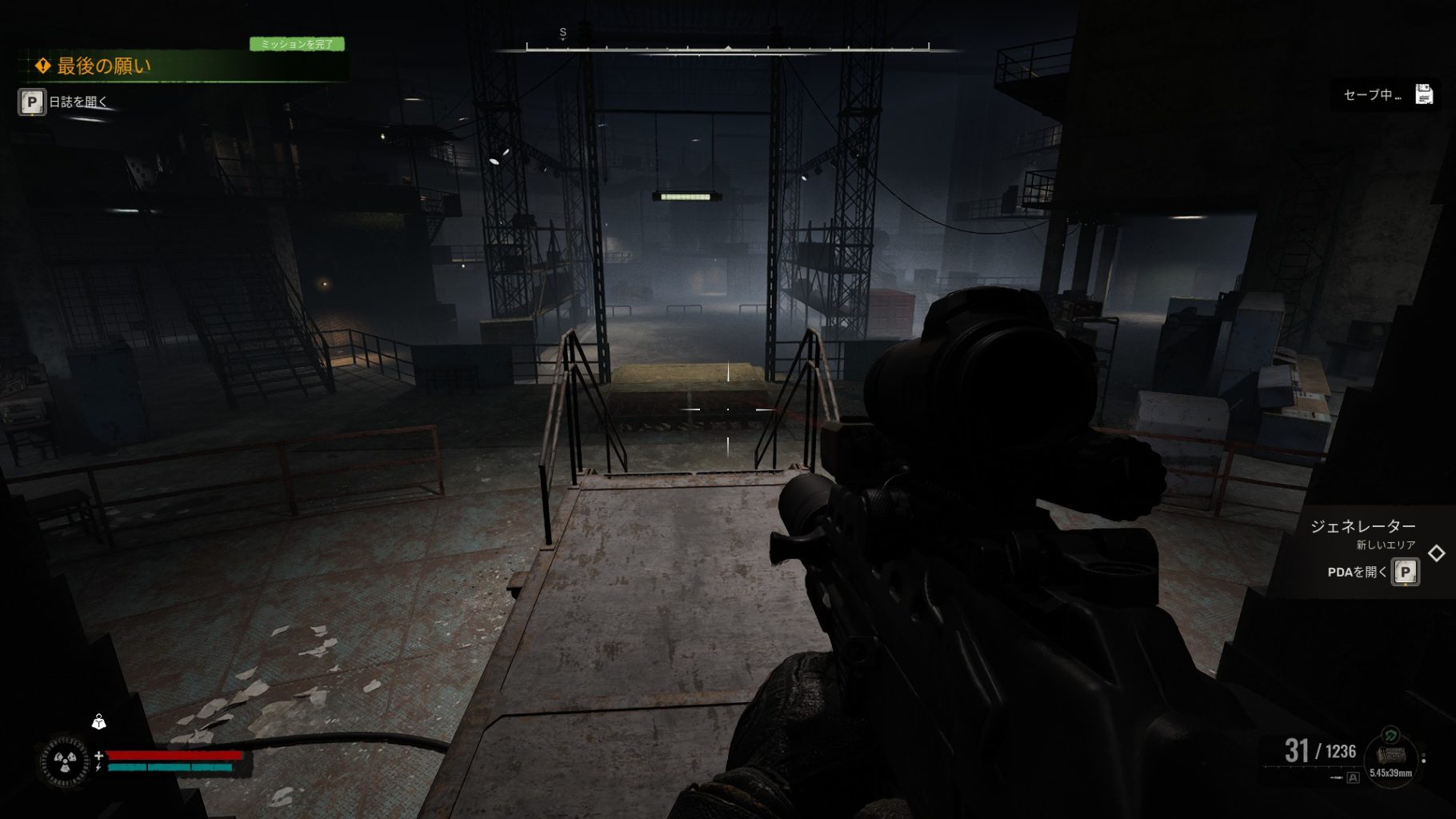Click the compass bar heading strip

pyautogui.click(x=727, y=49)
